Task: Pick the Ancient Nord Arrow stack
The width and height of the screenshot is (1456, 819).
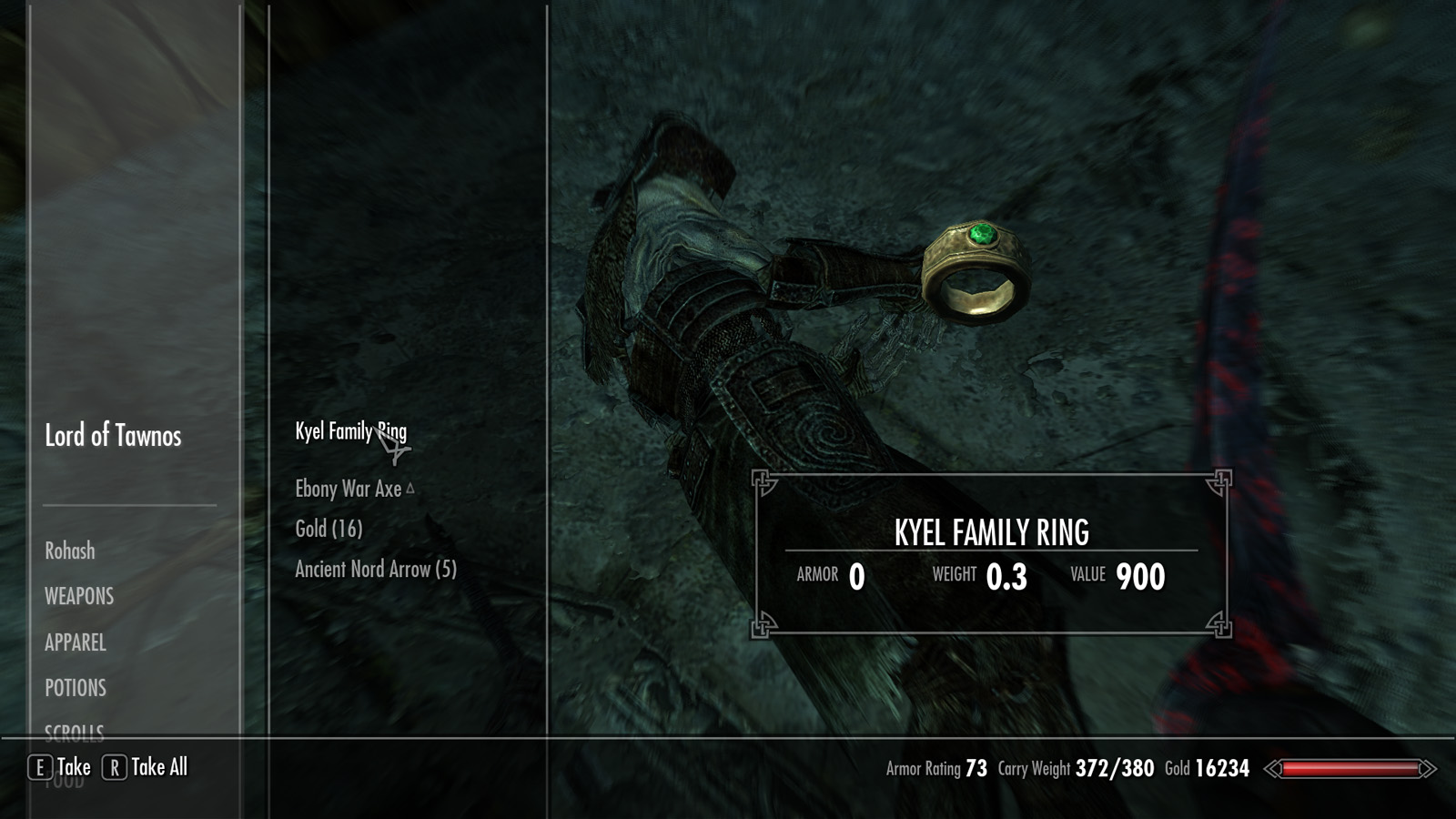Action: (375, 570)
